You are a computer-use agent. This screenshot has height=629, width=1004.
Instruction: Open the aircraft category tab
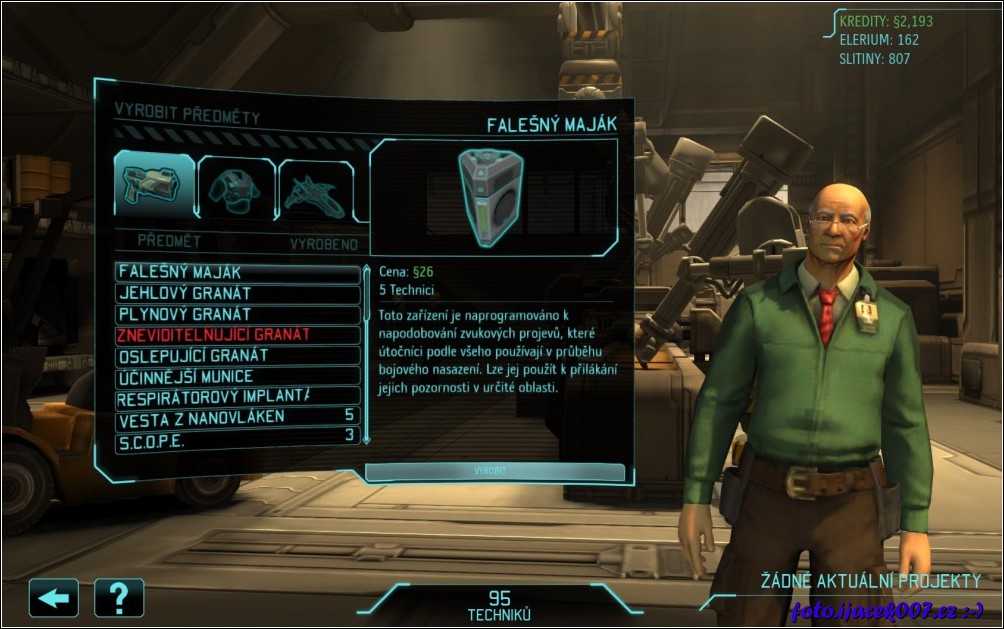pos(314,190)
